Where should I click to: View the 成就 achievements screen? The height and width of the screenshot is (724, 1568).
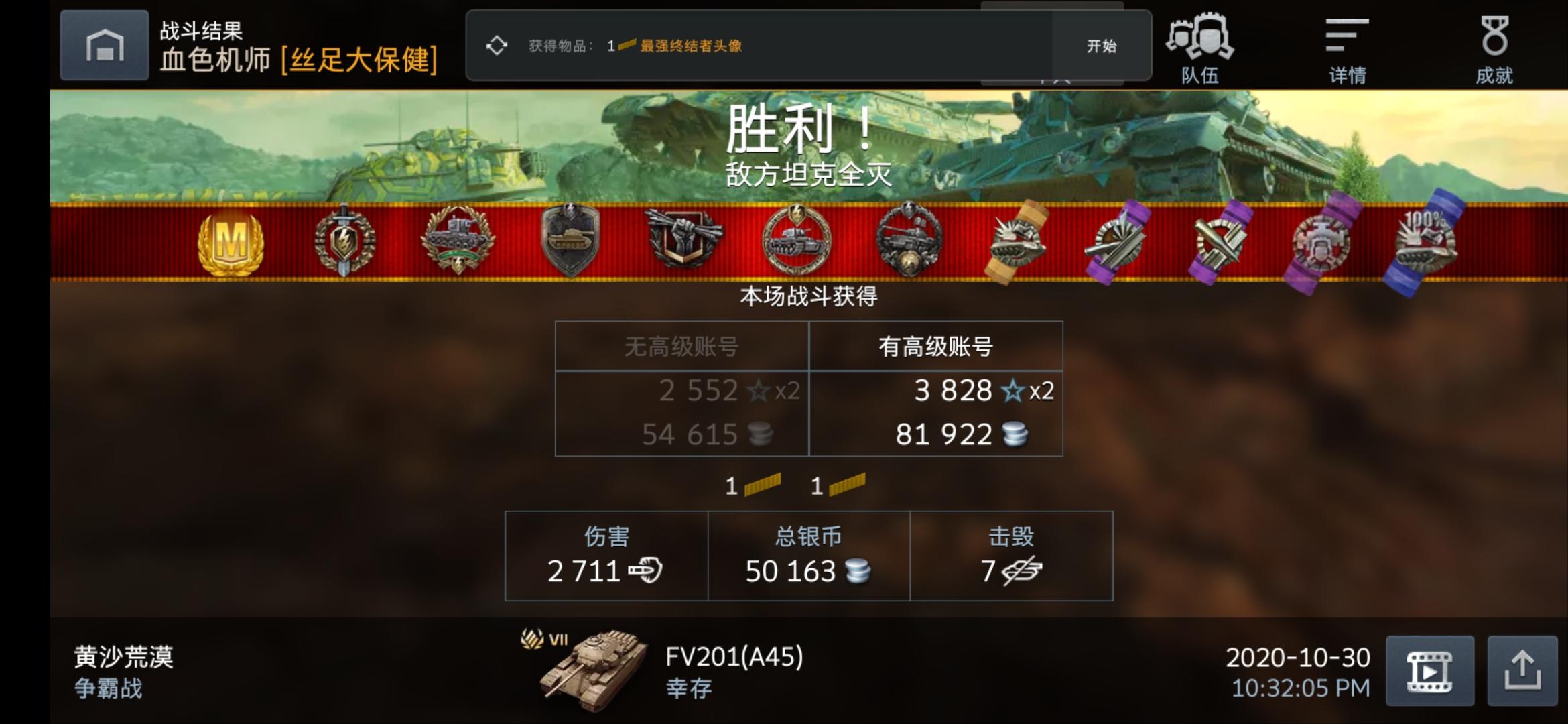click(1494, 47)
